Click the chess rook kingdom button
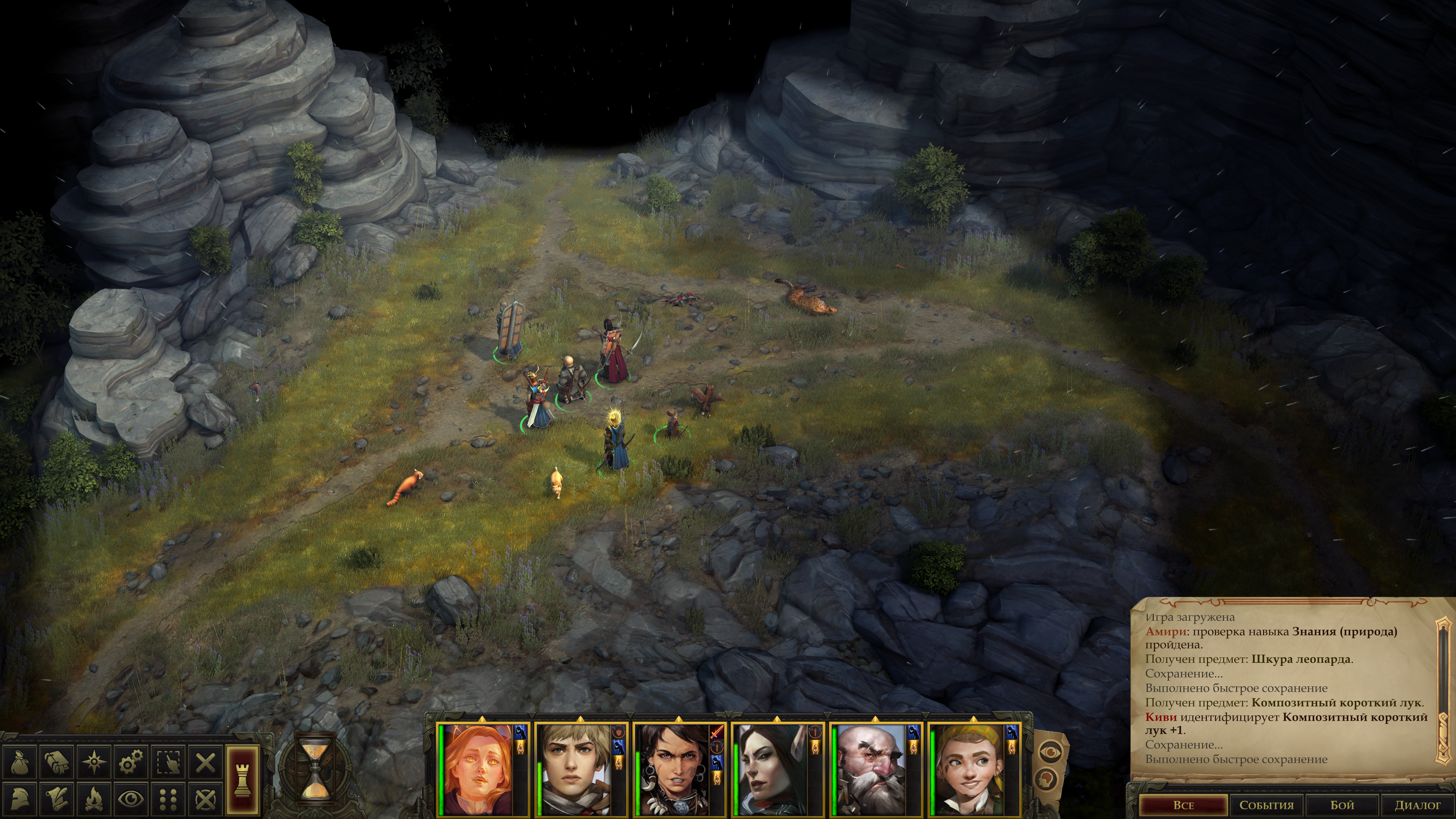Viewport: 1456px width, 819px height. [243, 780]
